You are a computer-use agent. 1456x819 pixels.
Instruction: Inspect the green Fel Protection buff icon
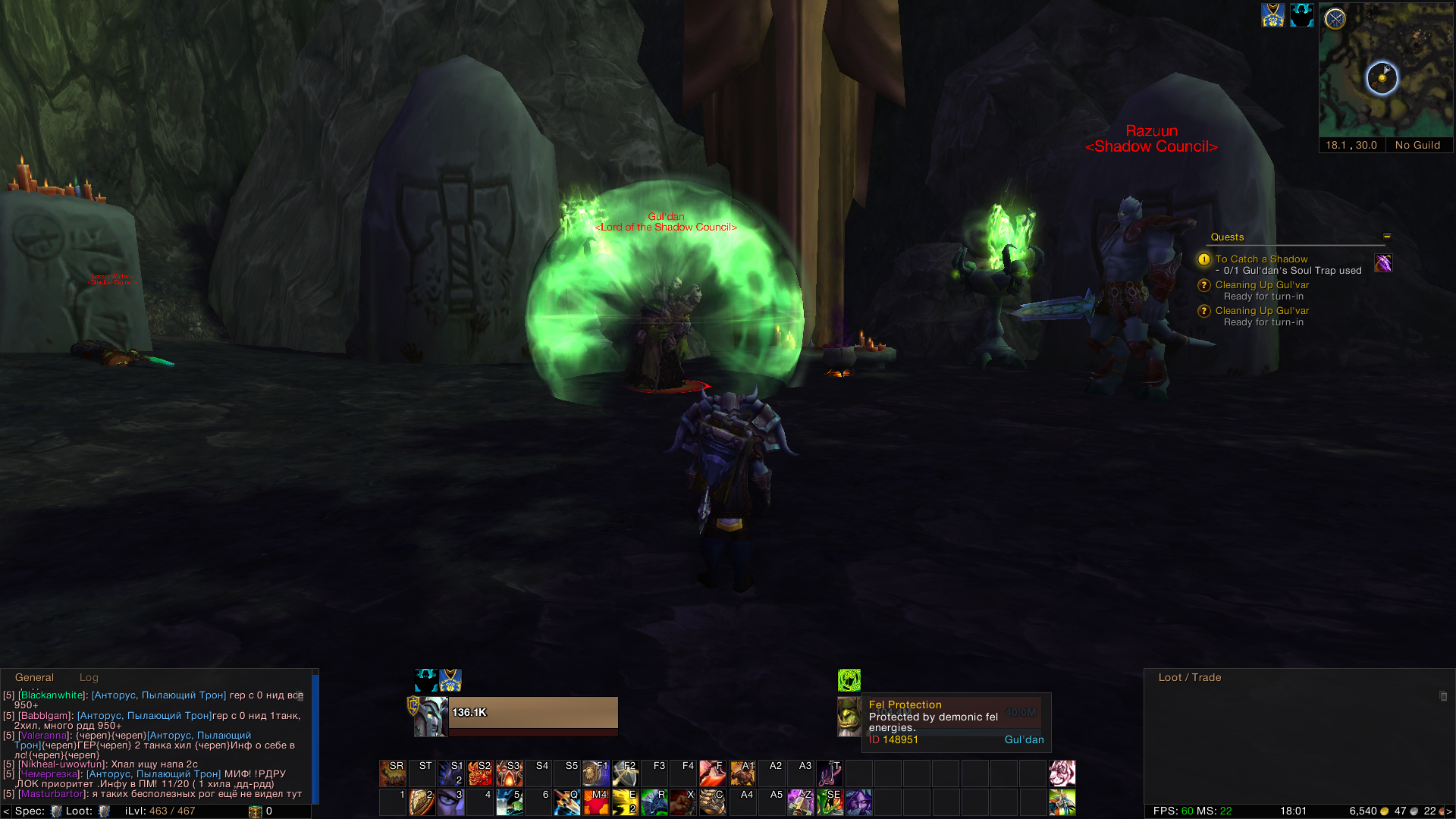849,679
